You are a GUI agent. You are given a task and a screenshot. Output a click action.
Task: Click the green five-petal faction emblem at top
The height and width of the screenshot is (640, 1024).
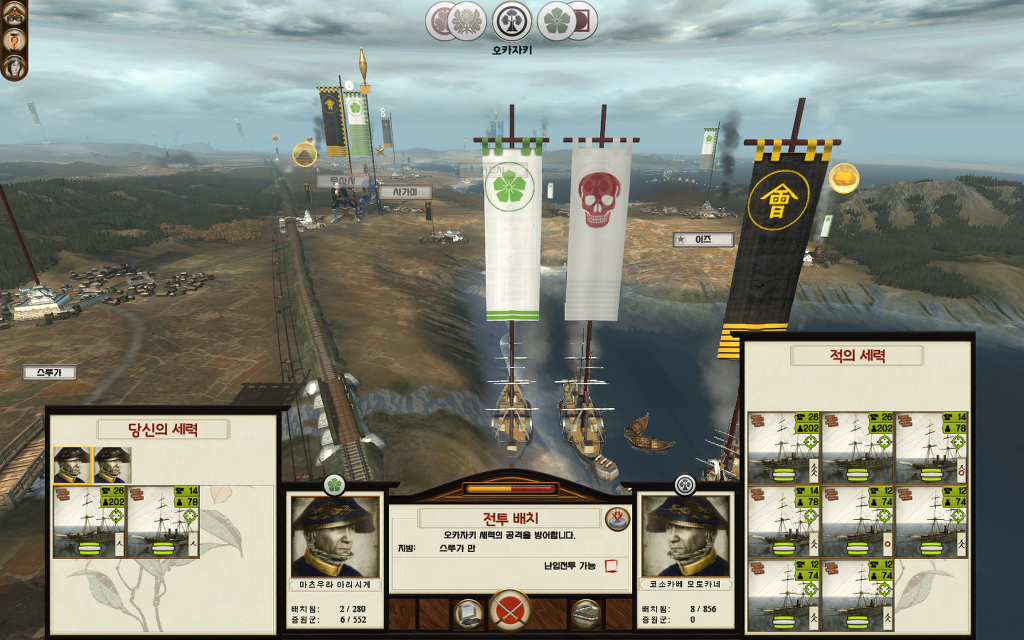pos(558,21)
